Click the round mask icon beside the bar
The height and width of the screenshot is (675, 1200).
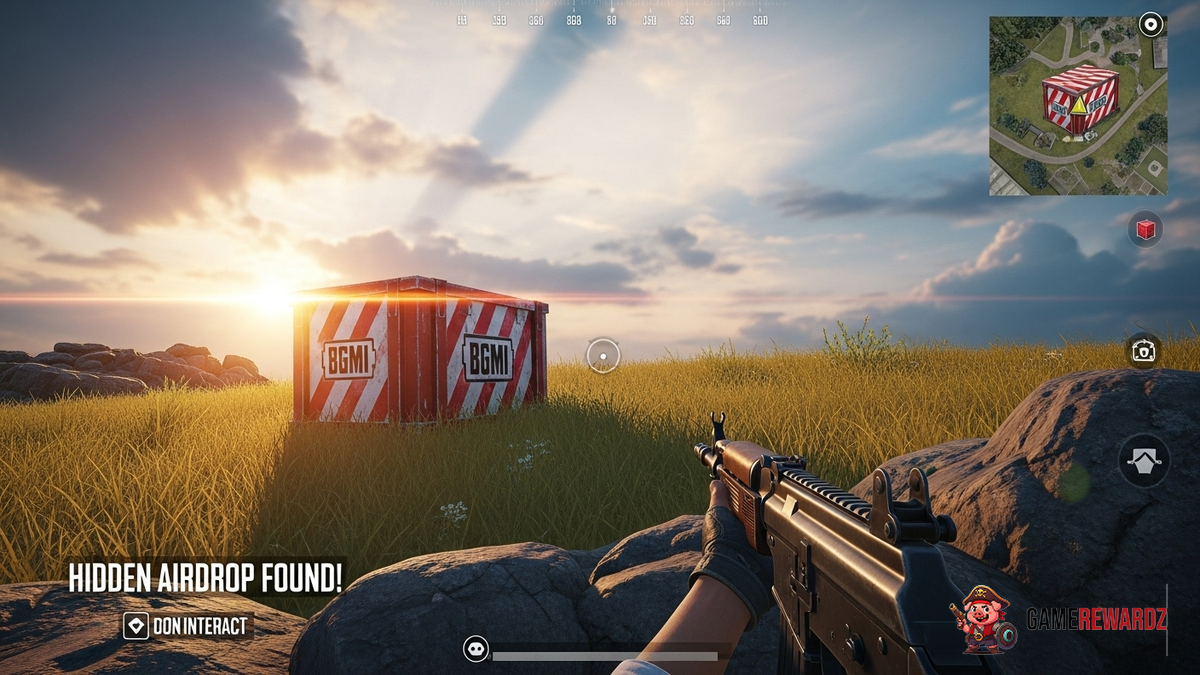point(476,649)
